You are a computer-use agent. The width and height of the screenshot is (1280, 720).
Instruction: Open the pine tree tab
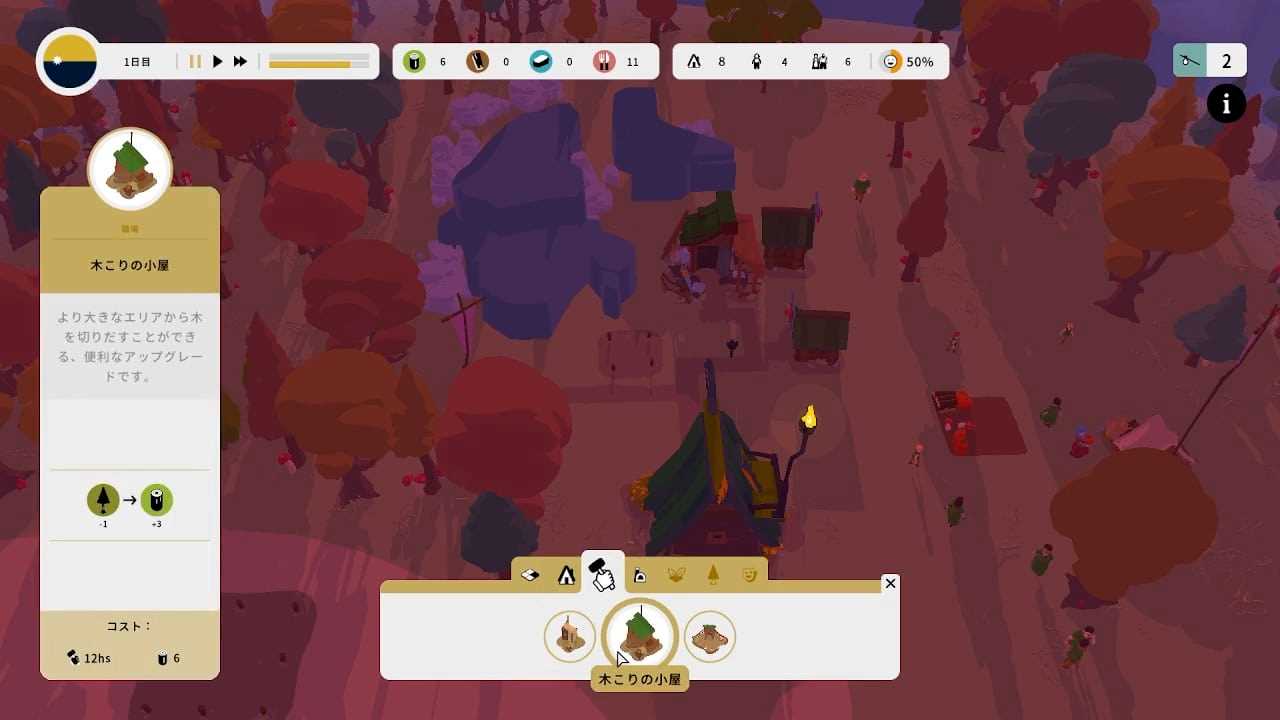713,575
